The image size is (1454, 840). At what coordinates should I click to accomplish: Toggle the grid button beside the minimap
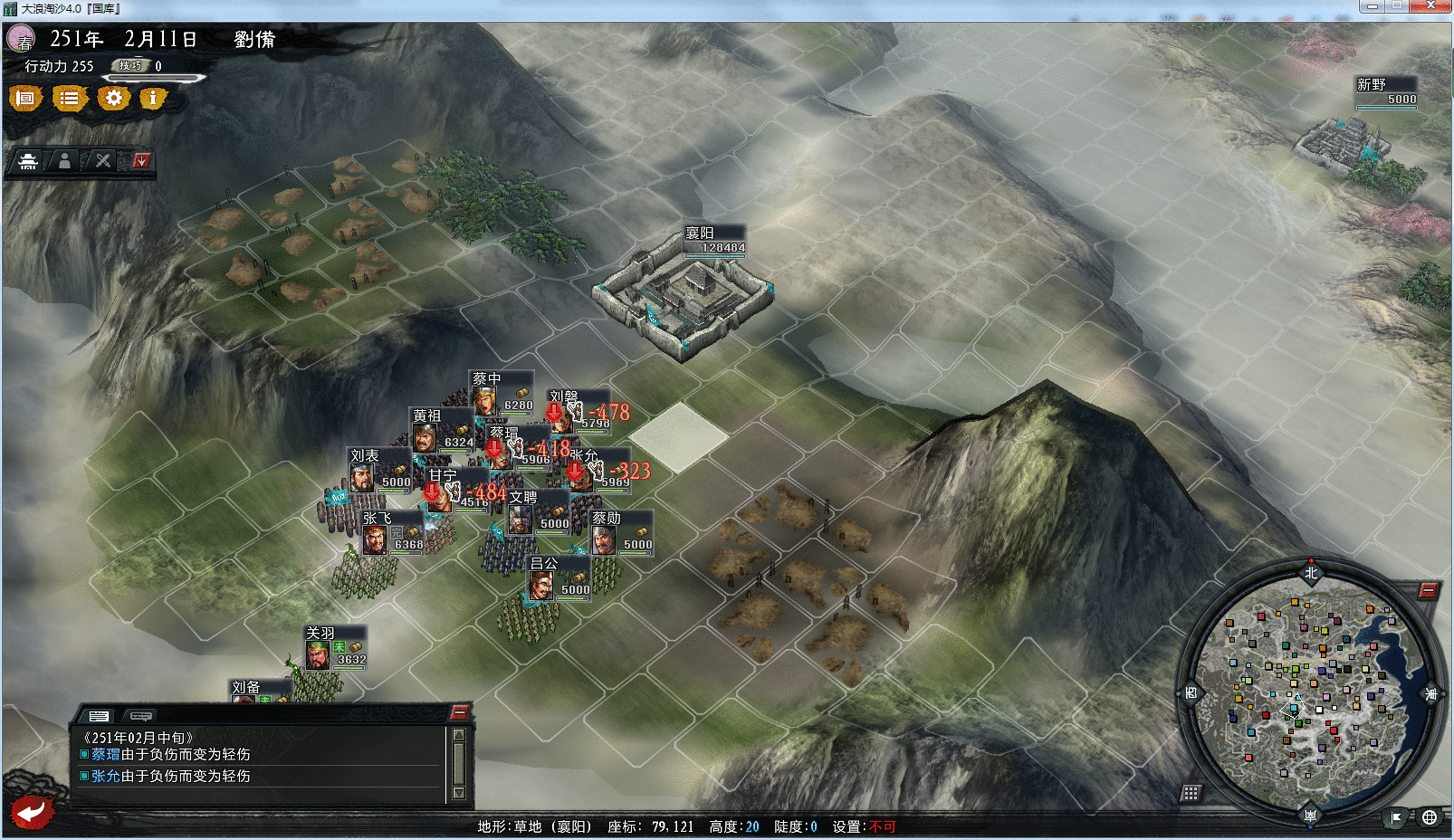[x=1191, y=794]
